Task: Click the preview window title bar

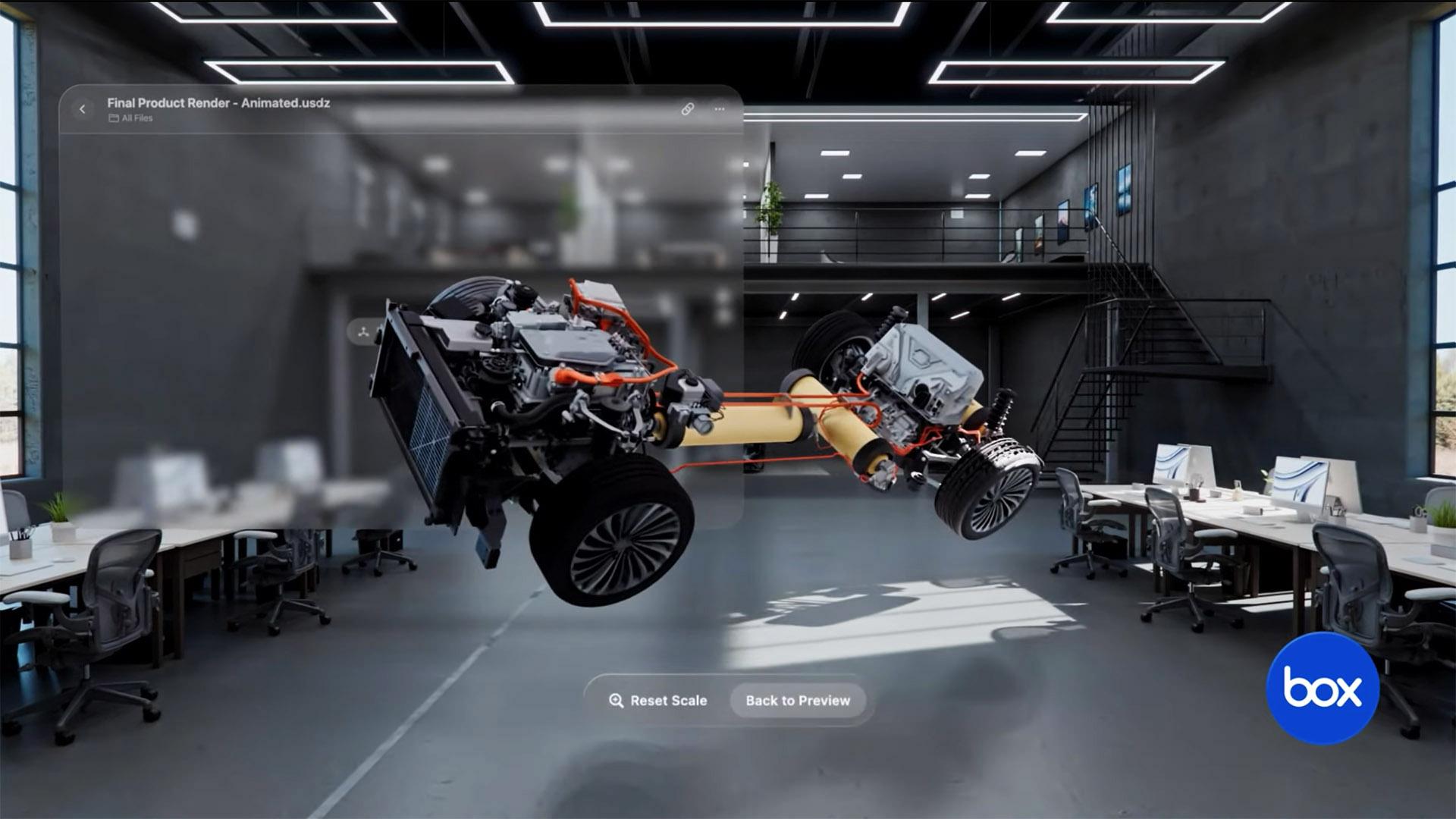Action: [455, 108]
